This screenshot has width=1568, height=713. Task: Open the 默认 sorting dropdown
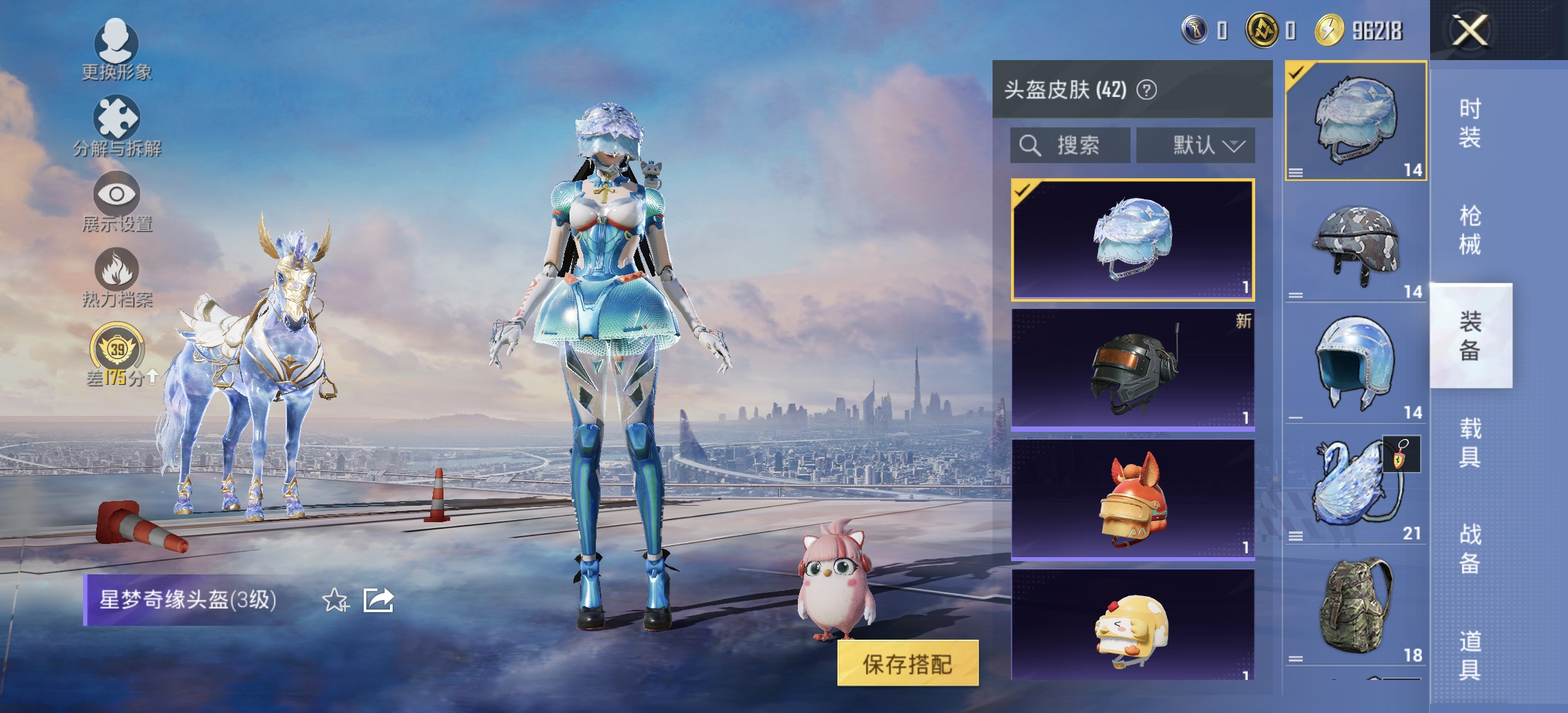pyautogui.click(x=1194, y=147)
